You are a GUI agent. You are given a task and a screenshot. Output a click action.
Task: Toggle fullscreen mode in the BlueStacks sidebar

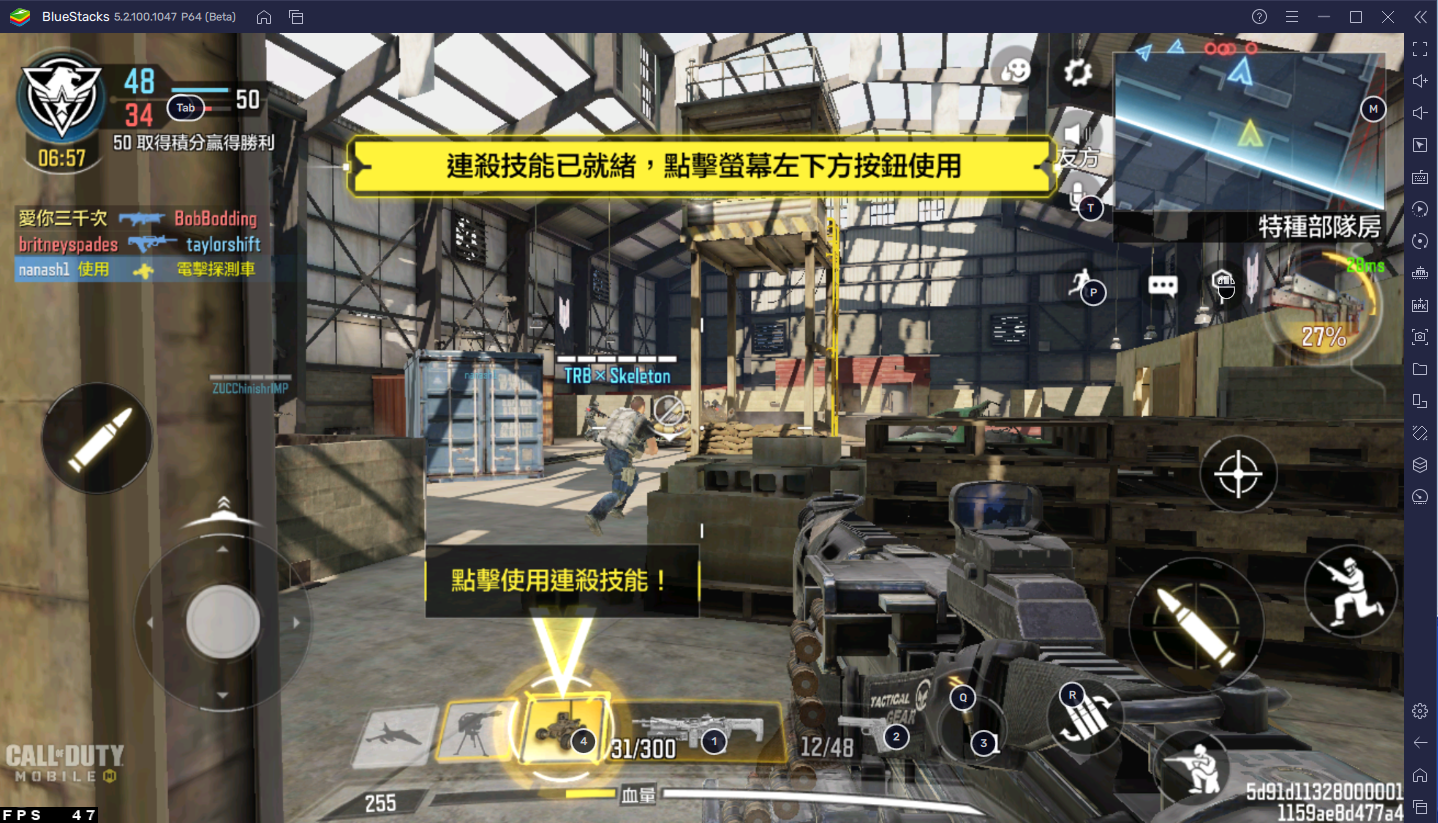[1420, 47]
